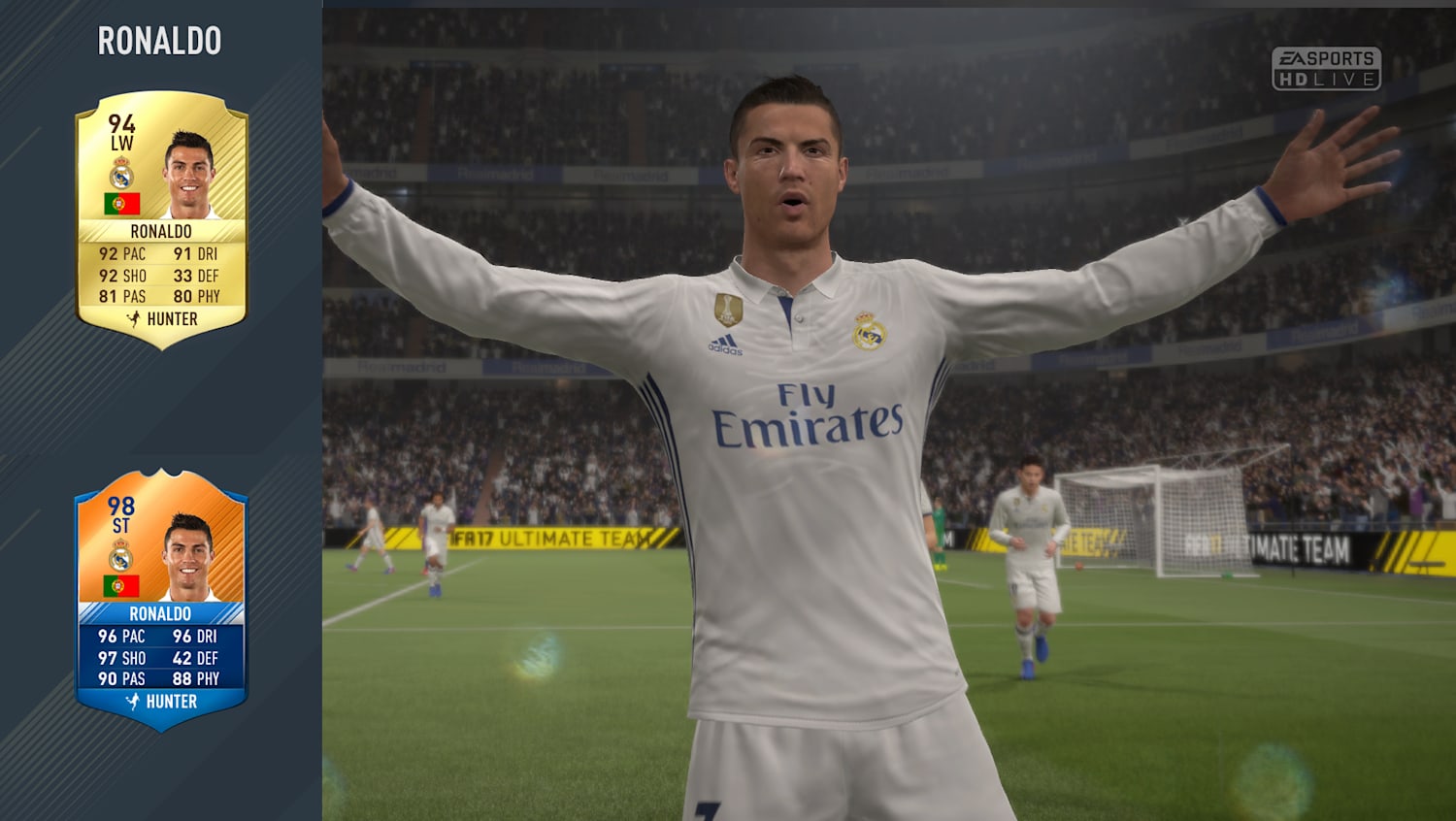The height and width of the screenshot is (821, 1456).
Task: Expand the 98-rated card's attribute panel
Action: click(160, 658)
